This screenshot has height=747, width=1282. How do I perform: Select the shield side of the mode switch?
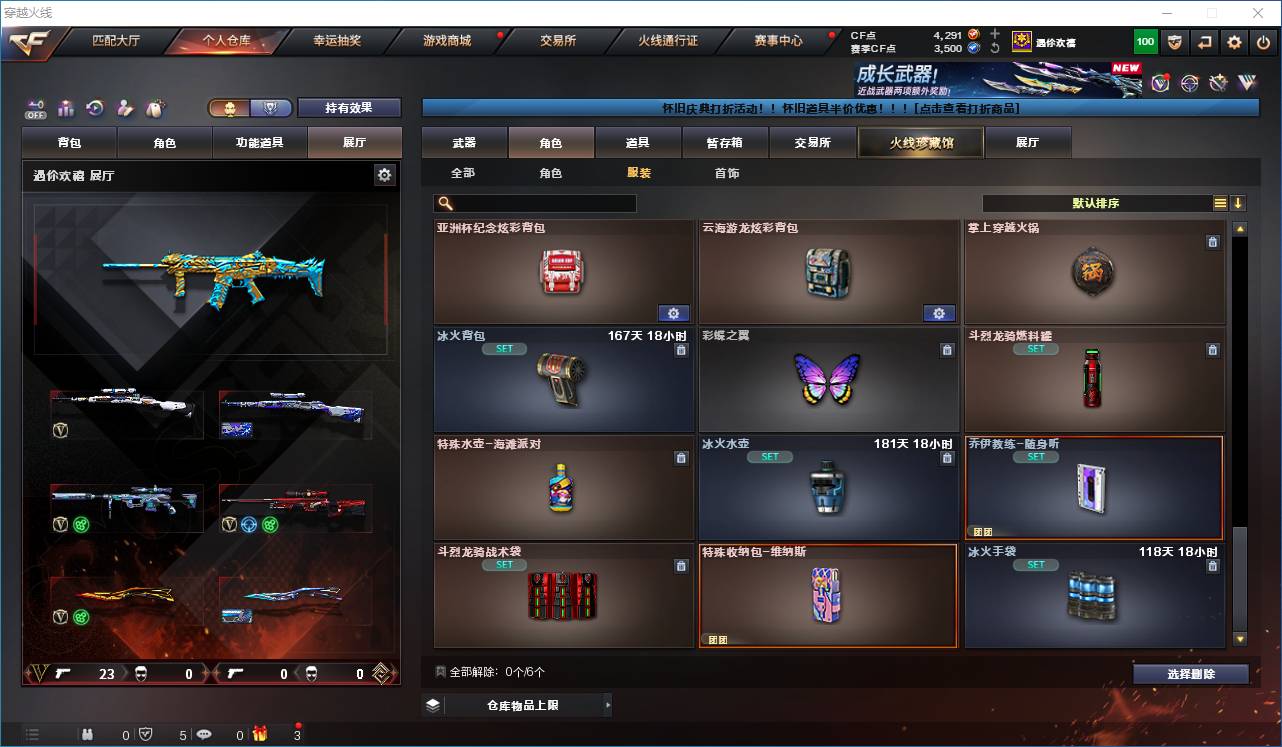click(x=272, y=108)
